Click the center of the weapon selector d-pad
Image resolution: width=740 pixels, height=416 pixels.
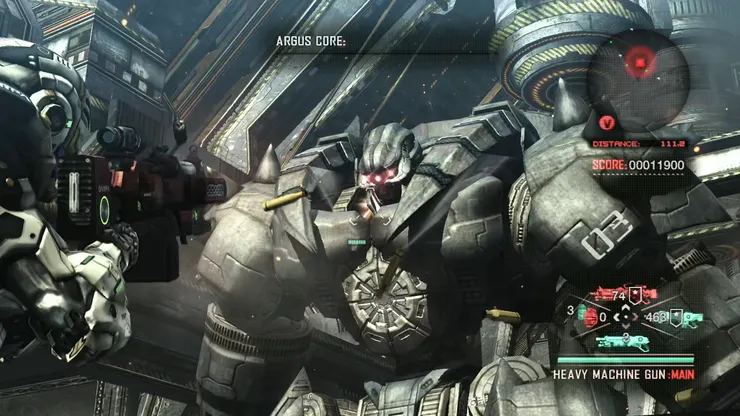pyautogui.click(x=627, y=318)
